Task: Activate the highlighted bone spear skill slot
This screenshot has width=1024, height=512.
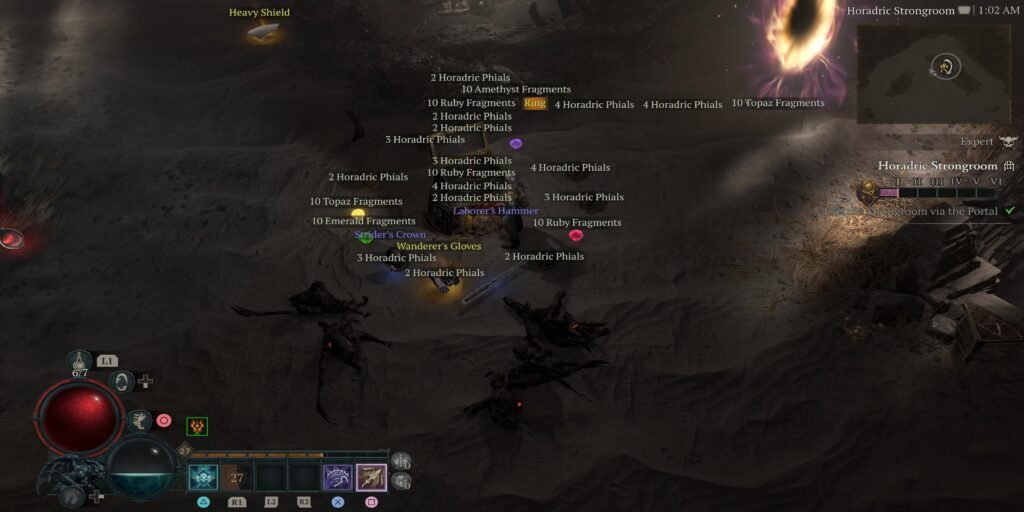Action: (x=371, y=478)
